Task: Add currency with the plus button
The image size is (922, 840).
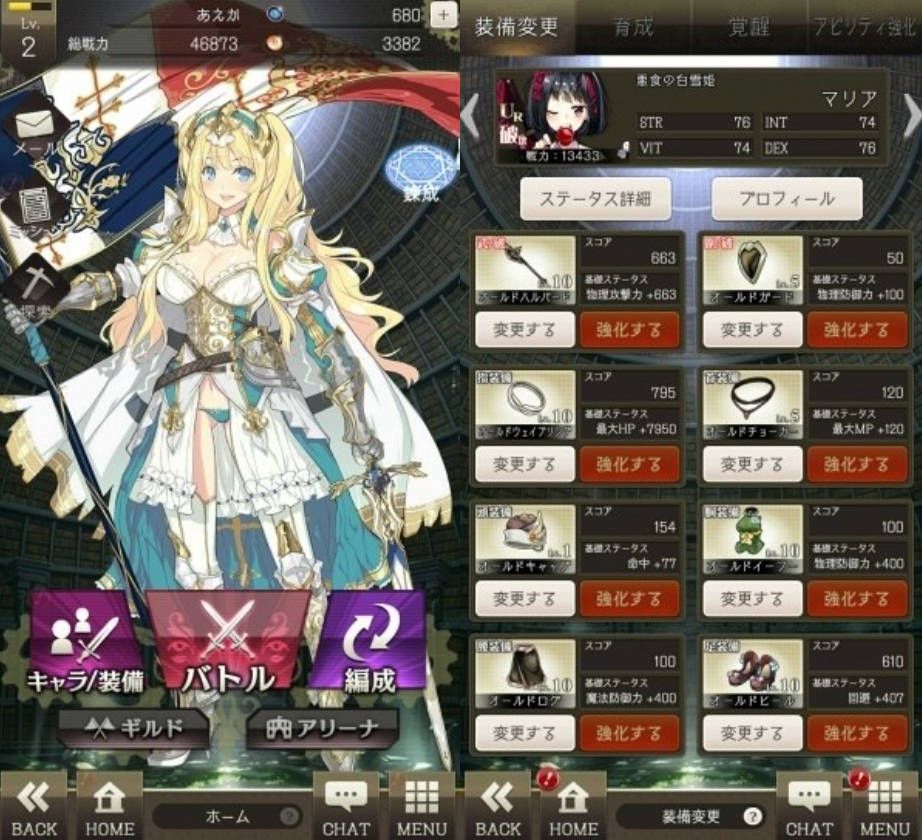Action: click(443, 15)
